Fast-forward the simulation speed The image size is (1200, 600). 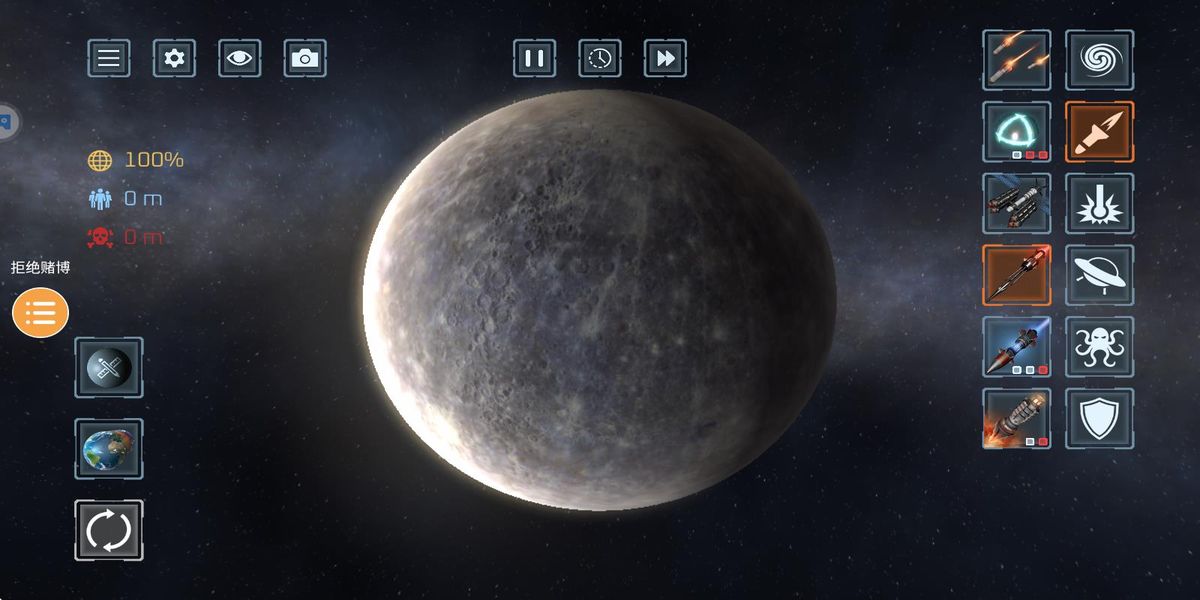665,58
